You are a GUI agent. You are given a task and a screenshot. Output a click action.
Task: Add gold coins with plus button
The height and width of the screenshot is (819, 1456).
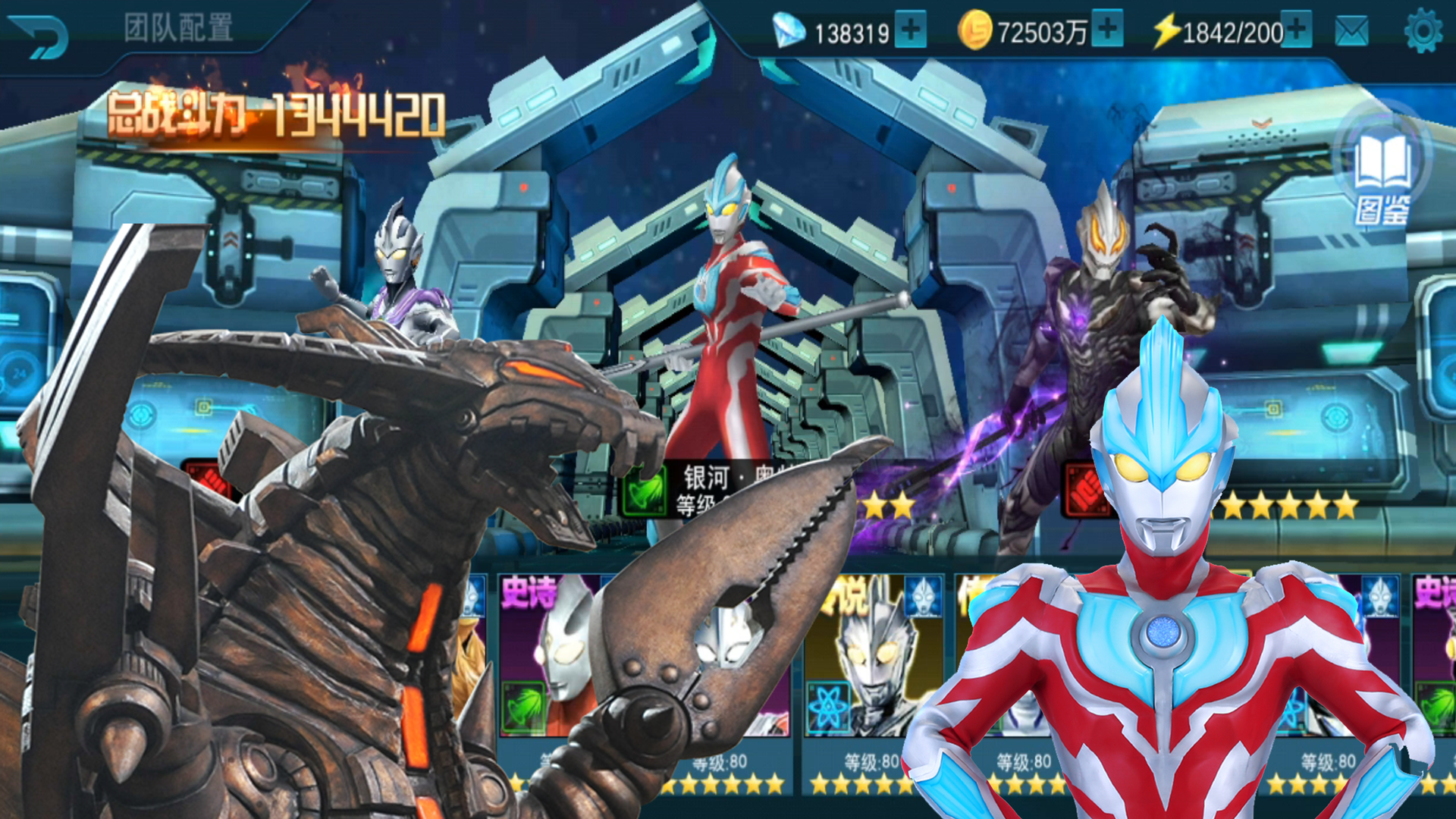(x=1108, y=30)
